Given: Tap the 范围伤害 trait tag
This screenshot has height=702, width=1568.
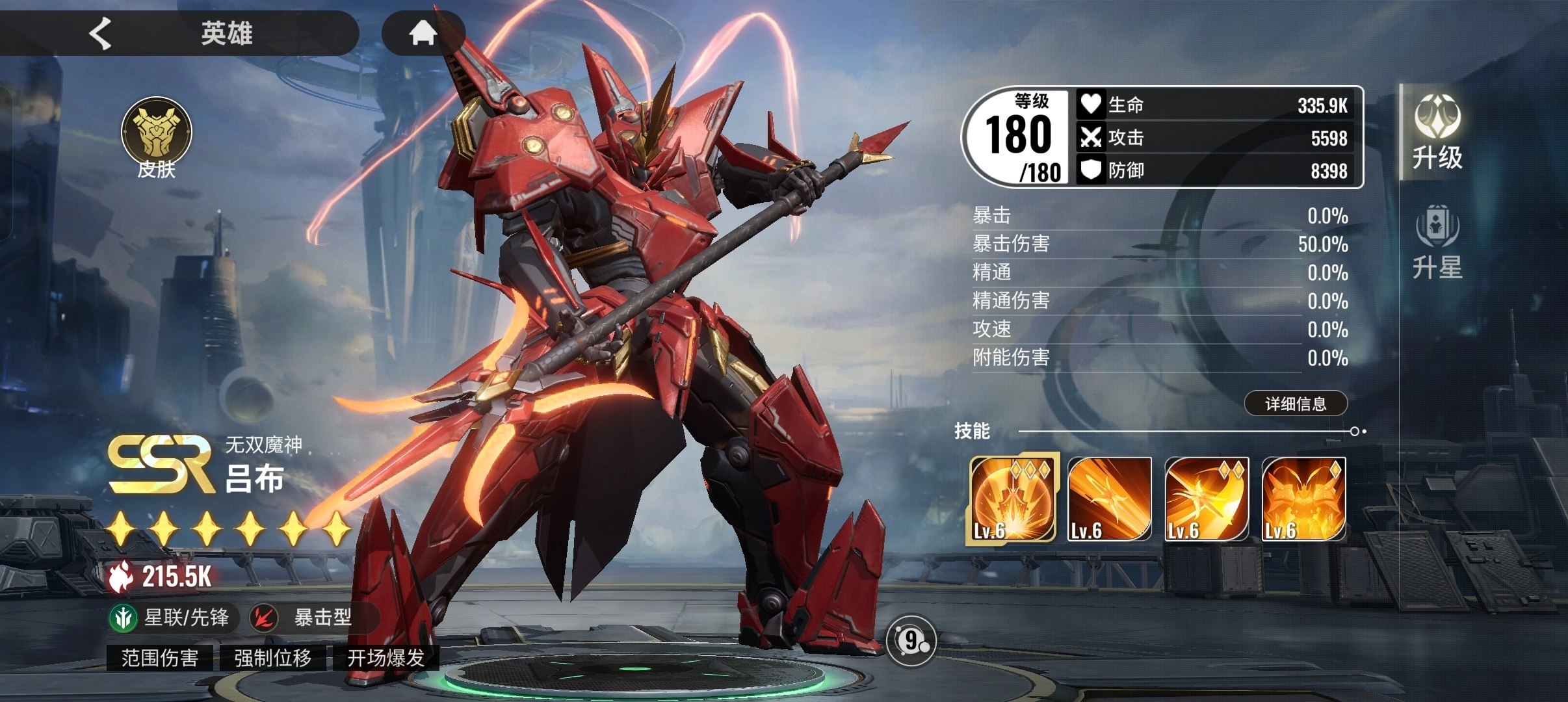Looking at the screenshot, I should coord(160,658).
